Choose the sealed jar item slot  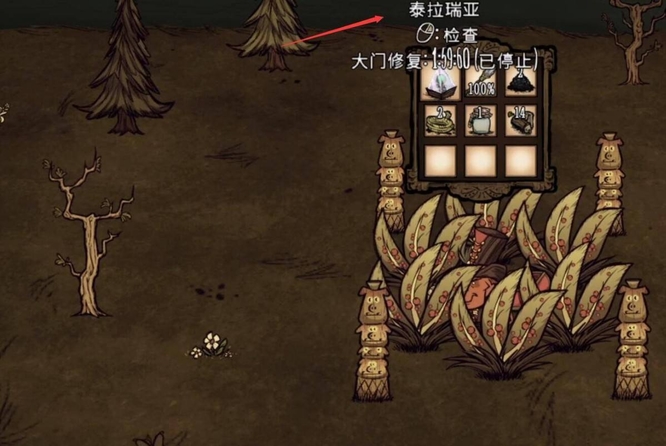480,120
